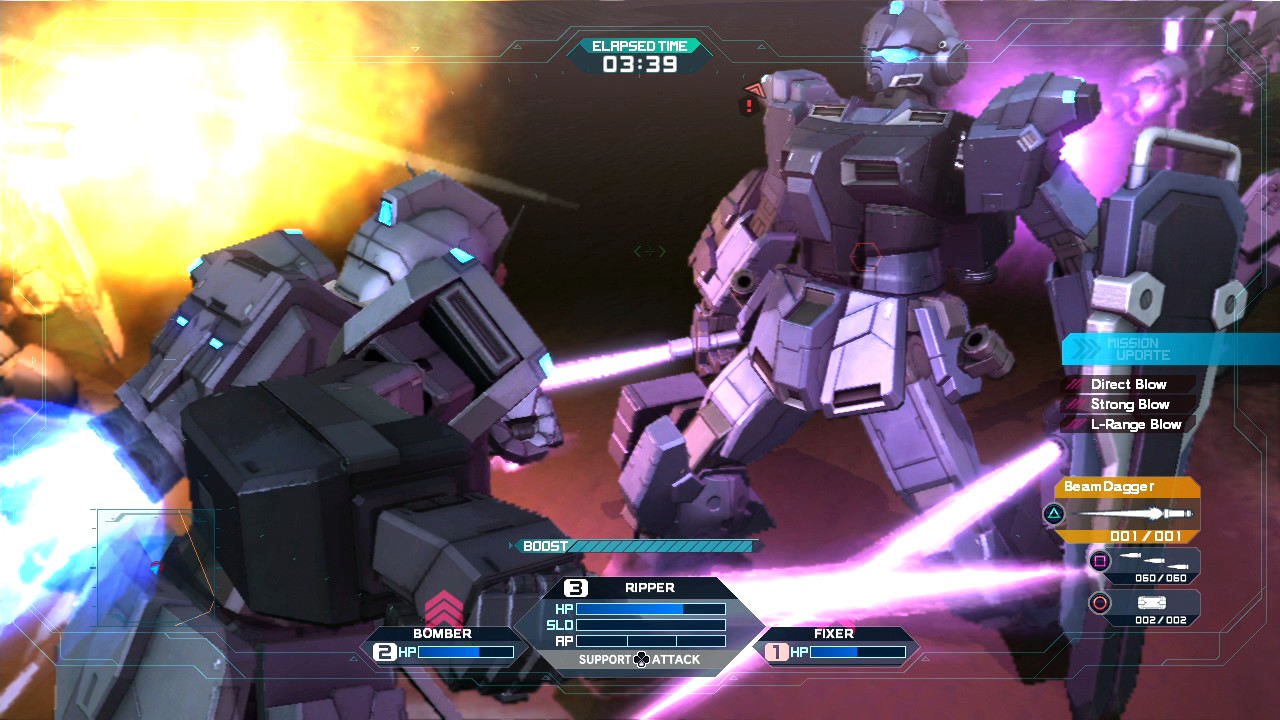The width and height of the screenshot is (1280, 720).
Task: Select squad member Bomber panel
Action: coord(443,644)
